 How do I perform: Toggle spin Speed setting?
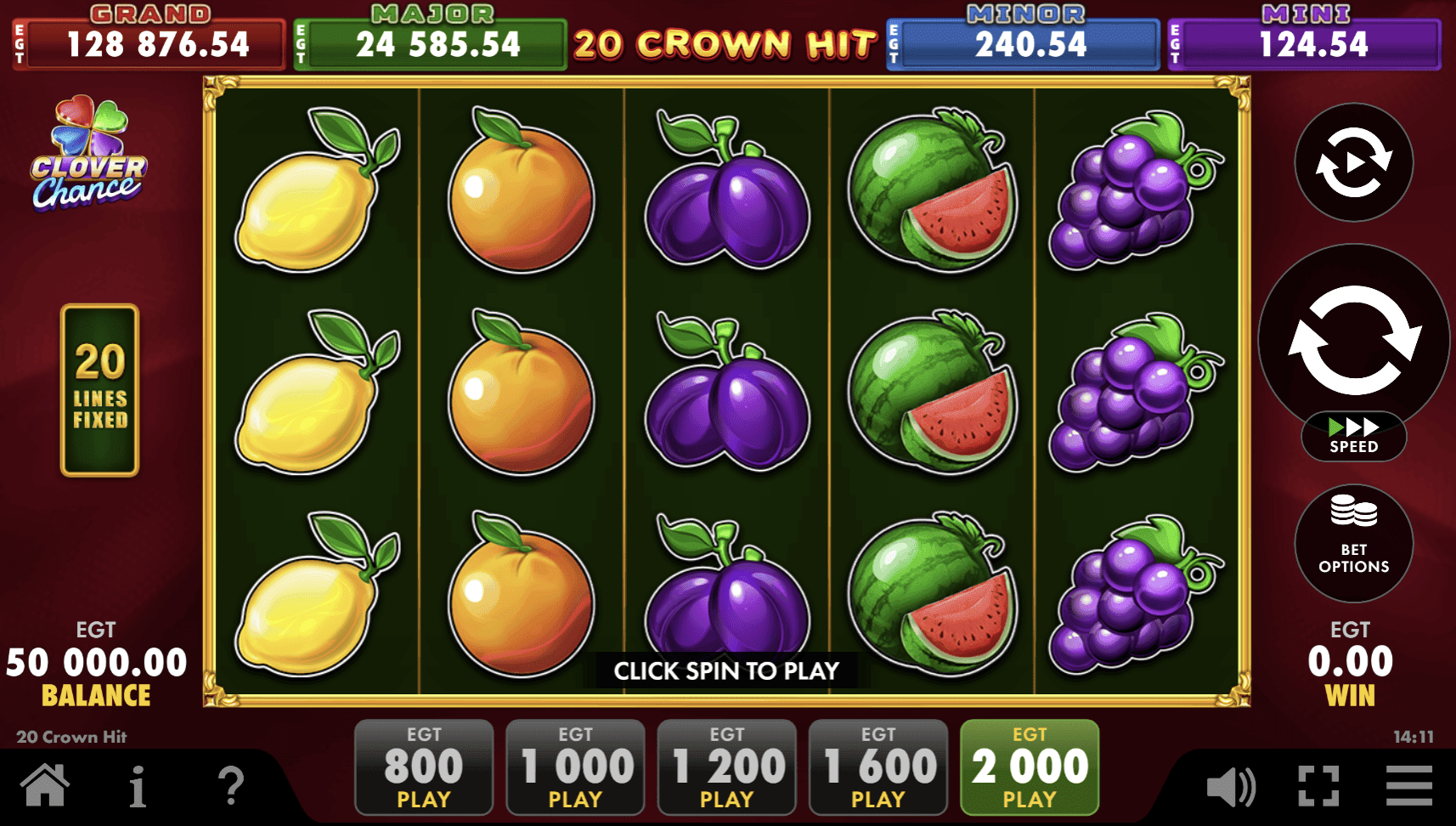tap(1352, 437)
